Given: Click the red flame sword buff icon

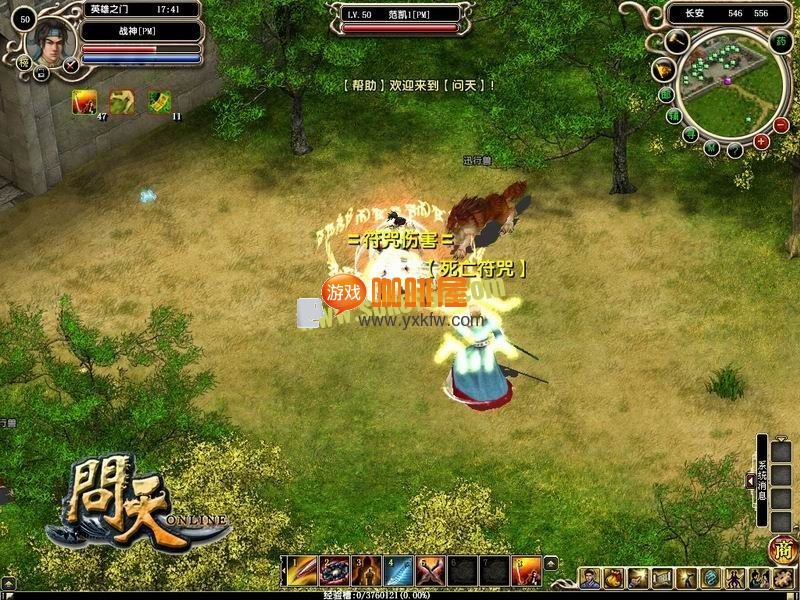Looking at the screenshot, I should [x=82, y=101].
